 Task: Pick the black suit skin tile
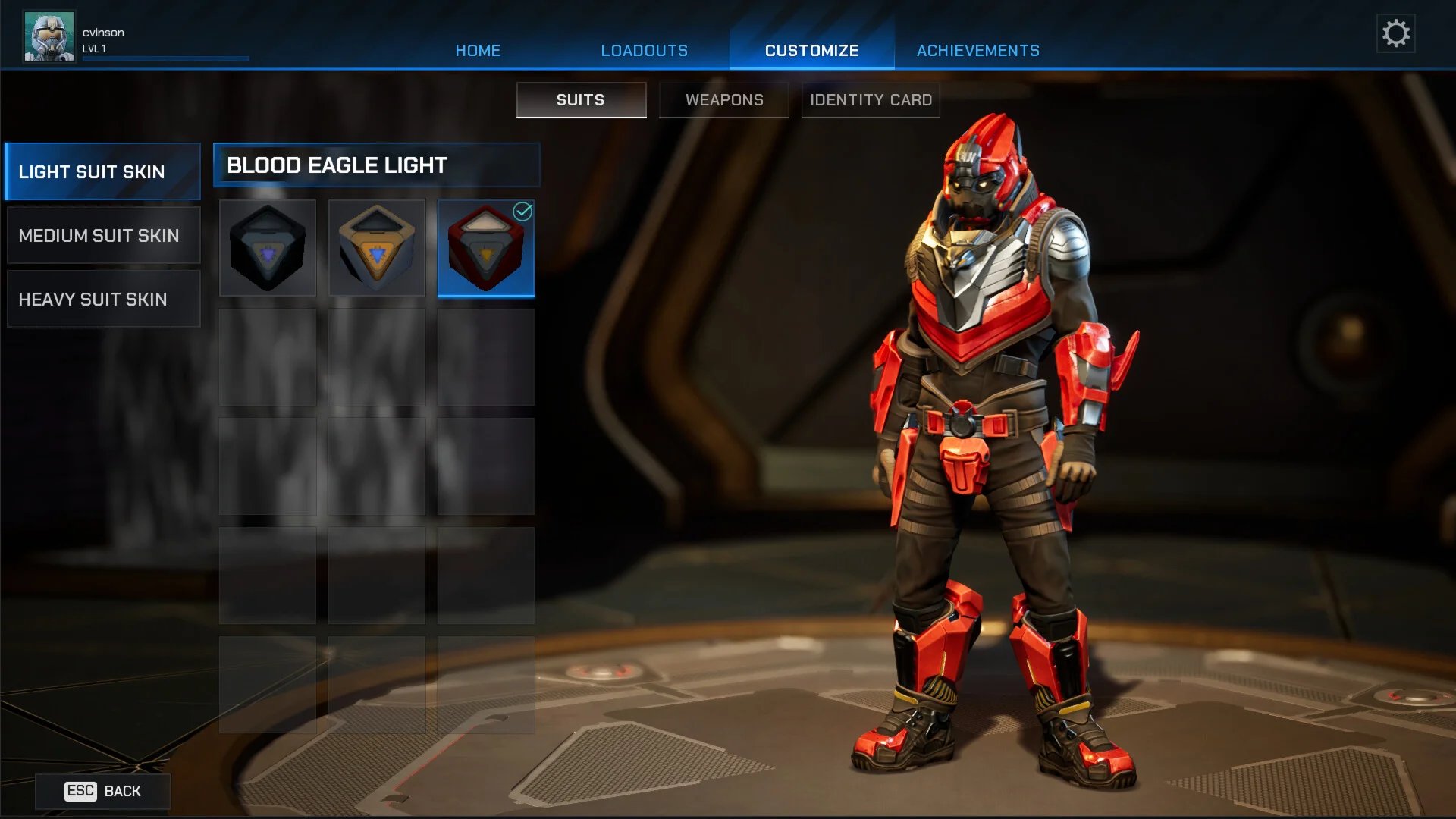(268, 248)
